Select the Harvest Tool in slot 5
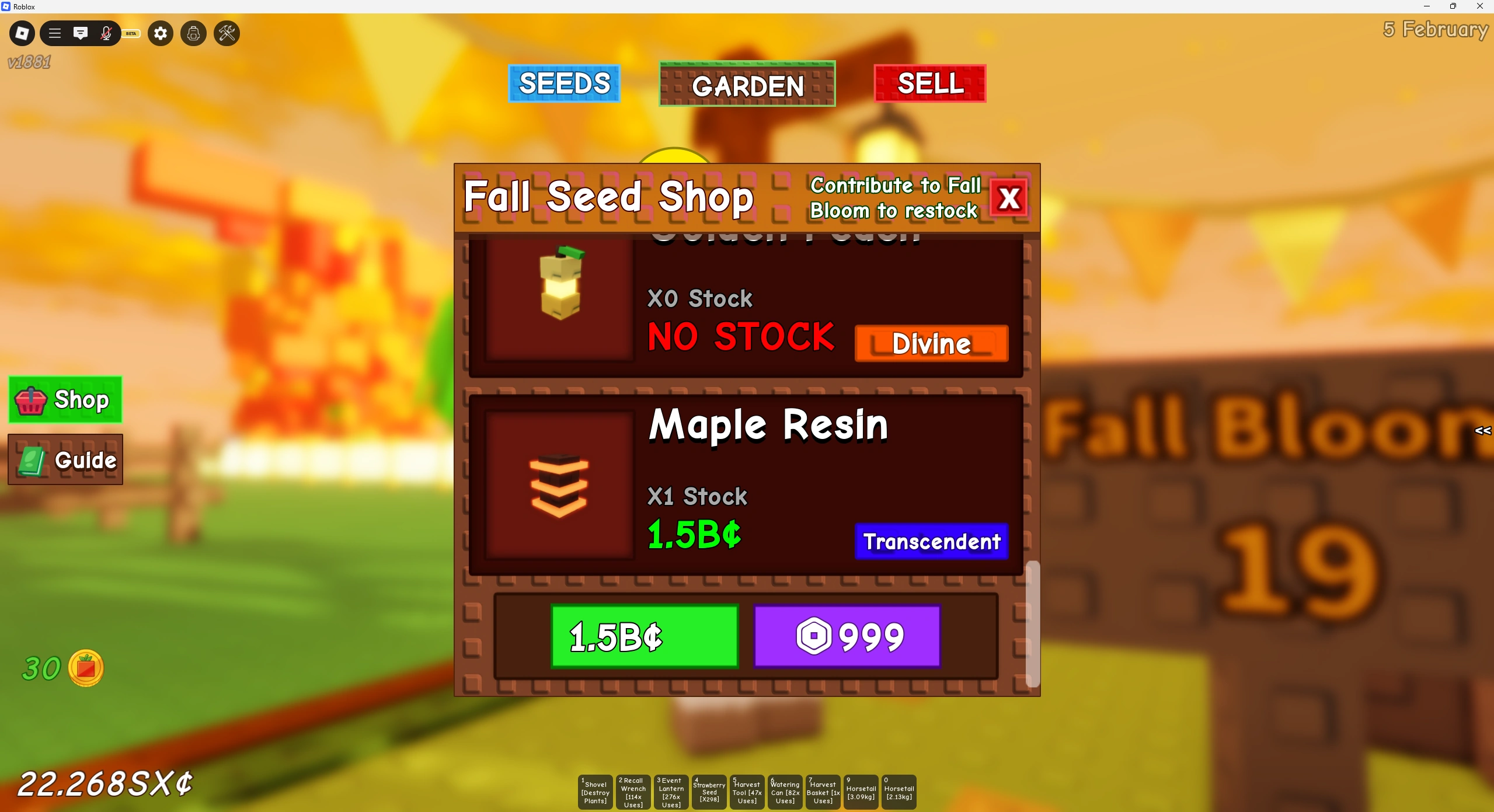This screenshot has width=1494, height=812. (746, 792)
